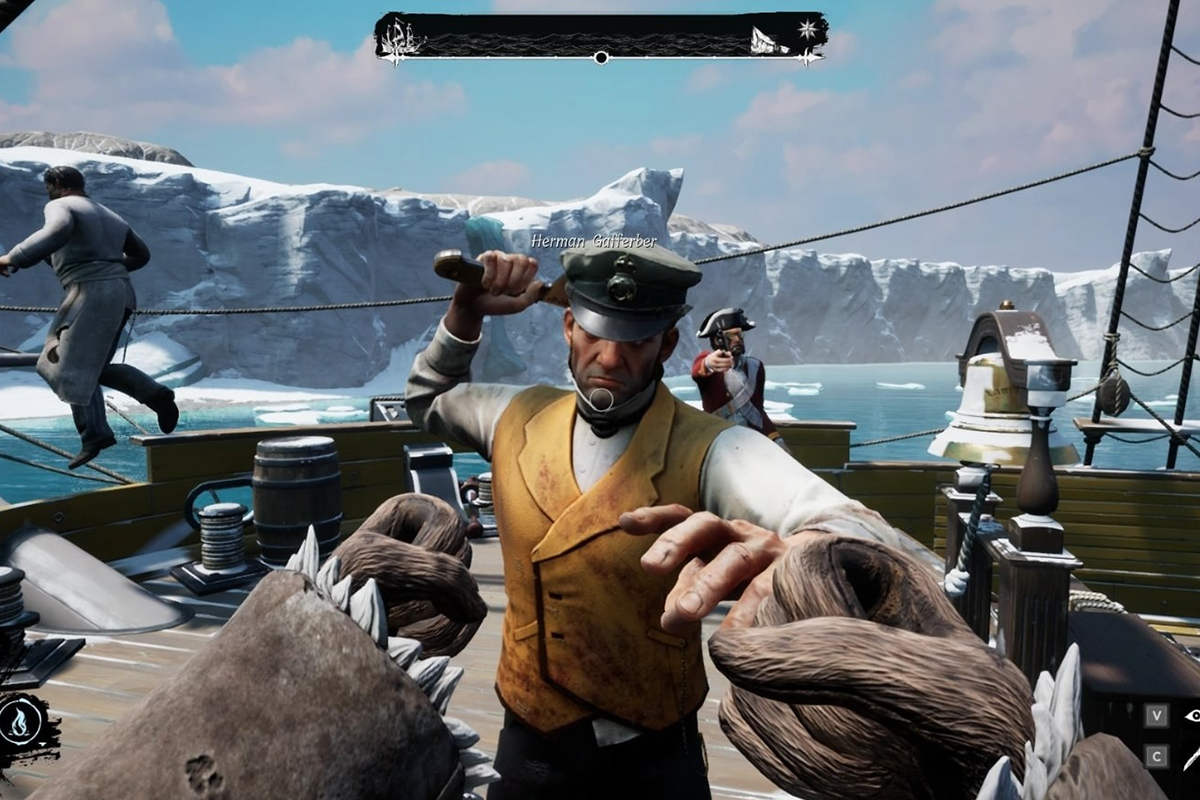The image size is (1200, 800).
Task: Click the compass star on the voyage bar
Action: 806,30
